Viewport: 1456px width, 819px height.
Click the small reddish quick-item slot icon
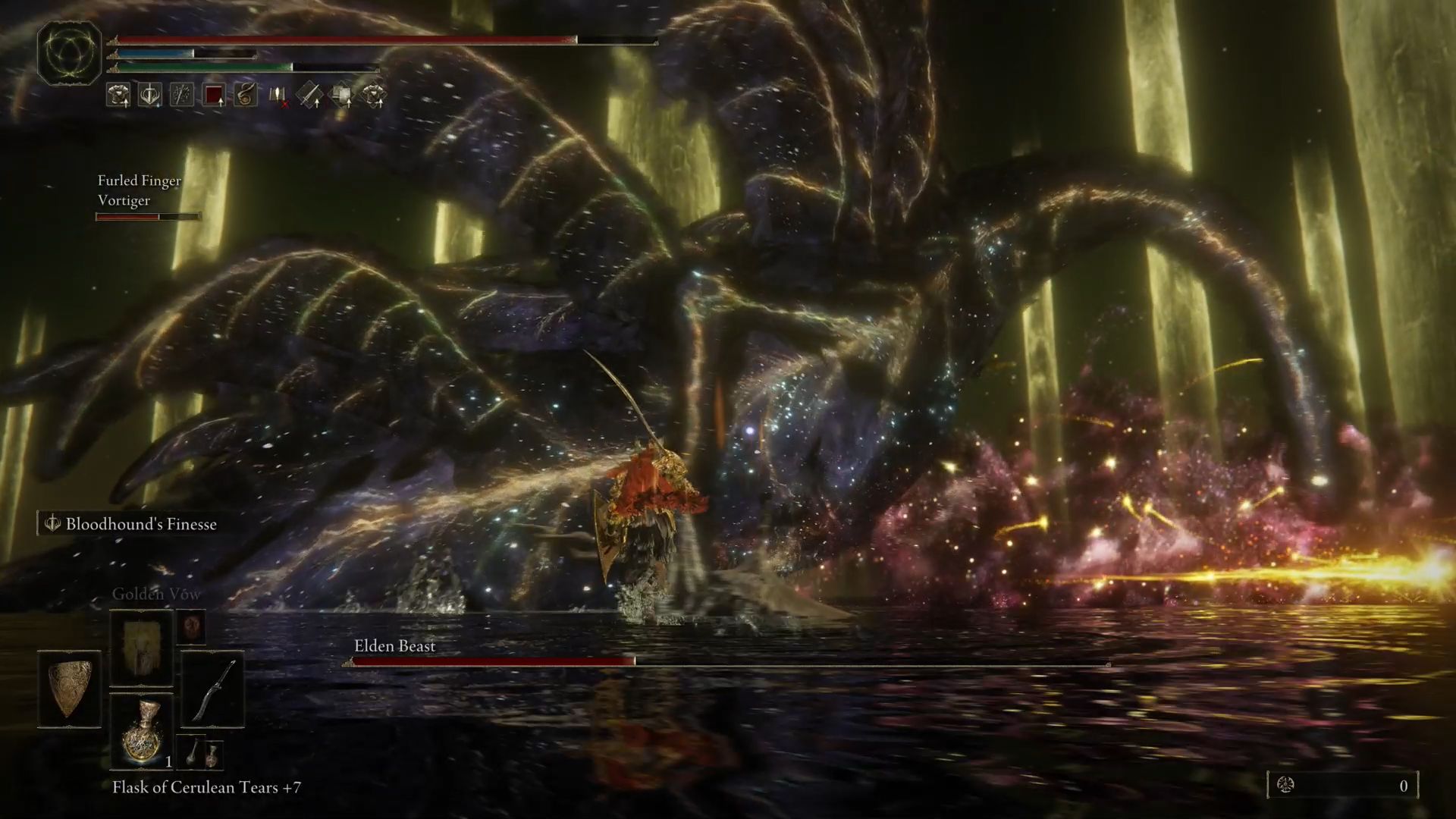pos(192,628)
